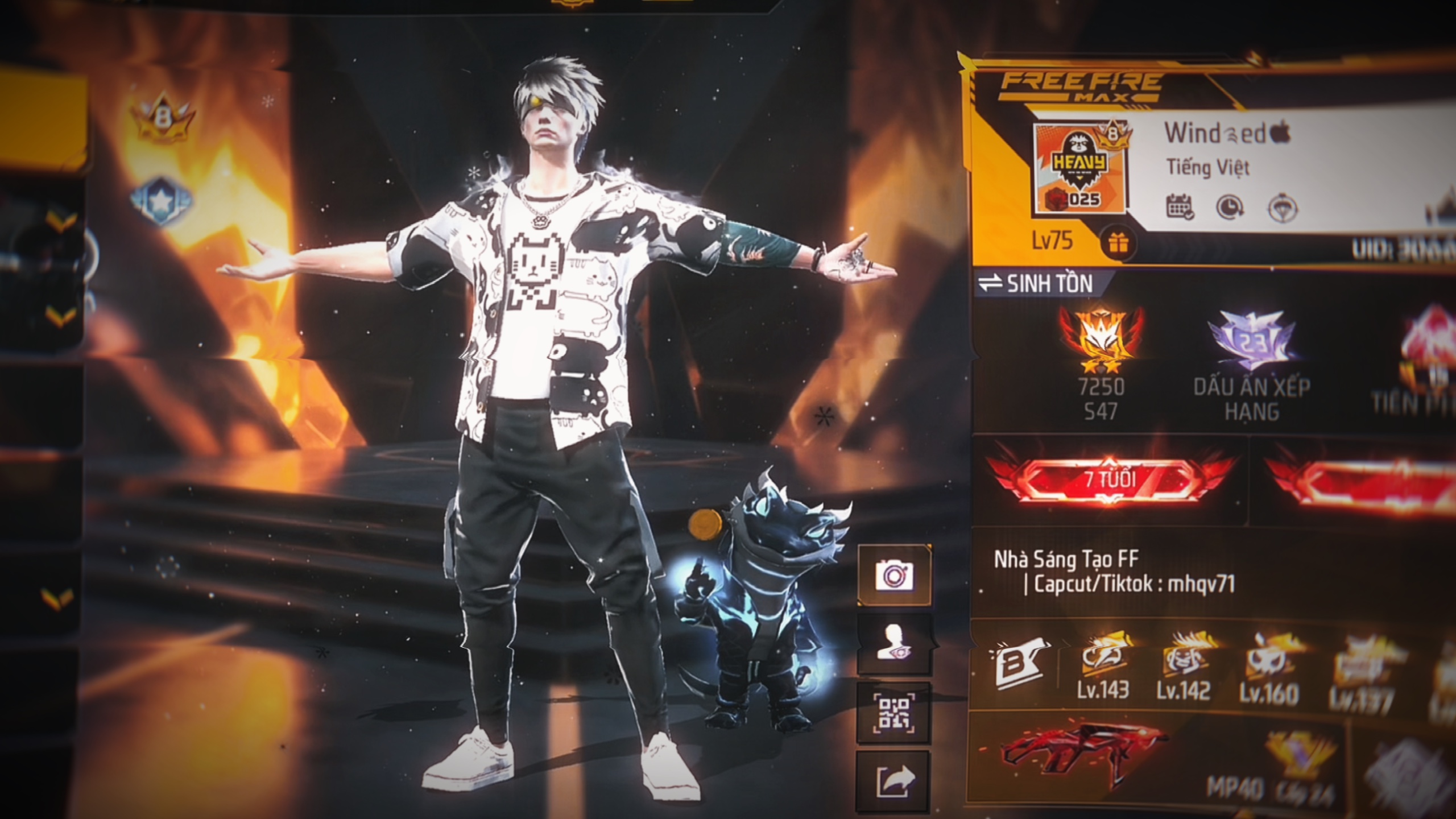Open the orange gift box icon
The image size is (1456, 819).
coord(1119,243)
